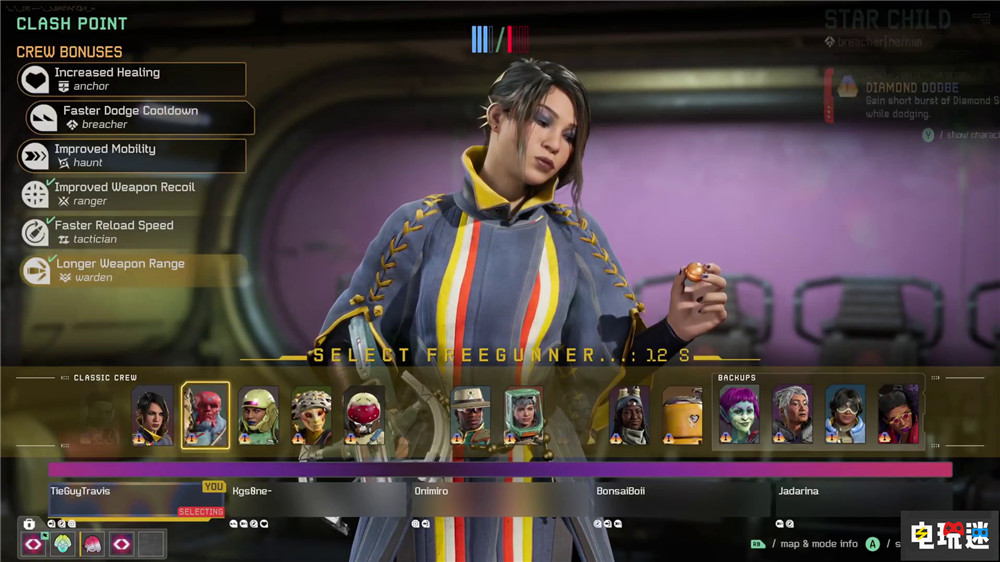The height and width of the screenshot is (562, 1000).
Task: Show the Increased Healing anchor crew bonus
Action: [132, 79]
